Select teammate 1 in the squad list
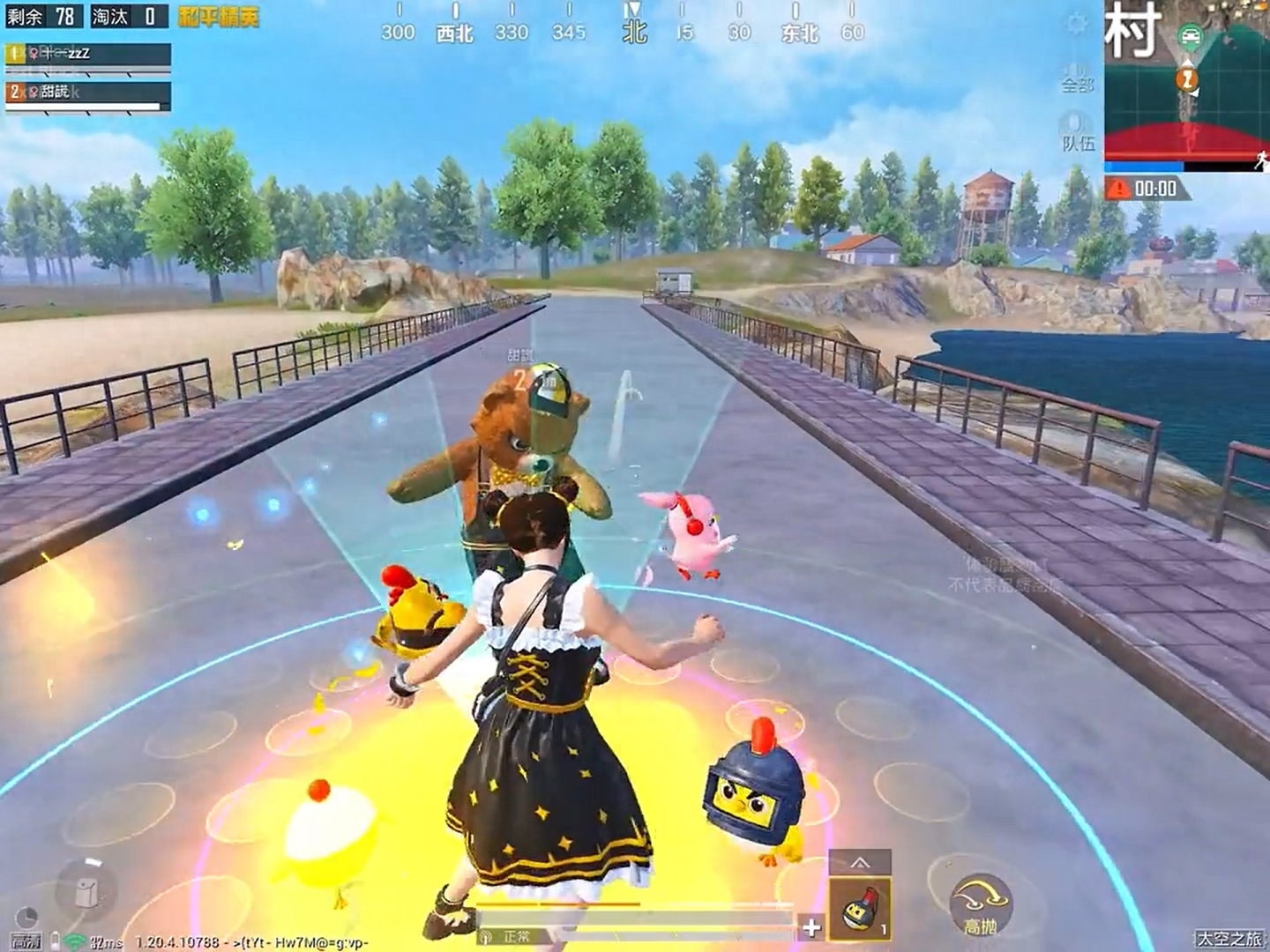Screen dimensions: 1270x952 click(x=87, y=54)
